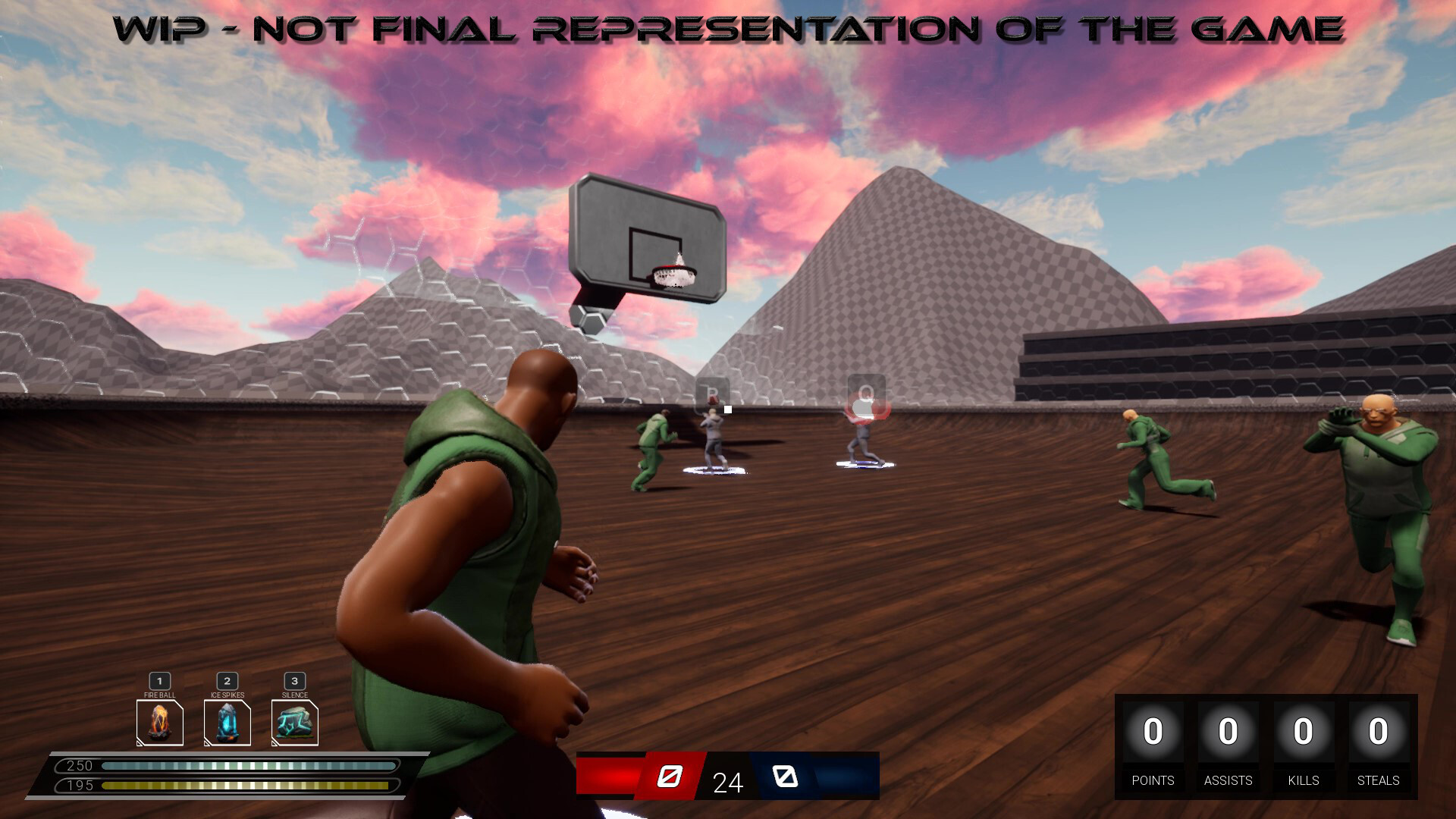This screenshot has height=819, width=1456.
Task: Activate the Silence ability icon
Action: (293, 722)
